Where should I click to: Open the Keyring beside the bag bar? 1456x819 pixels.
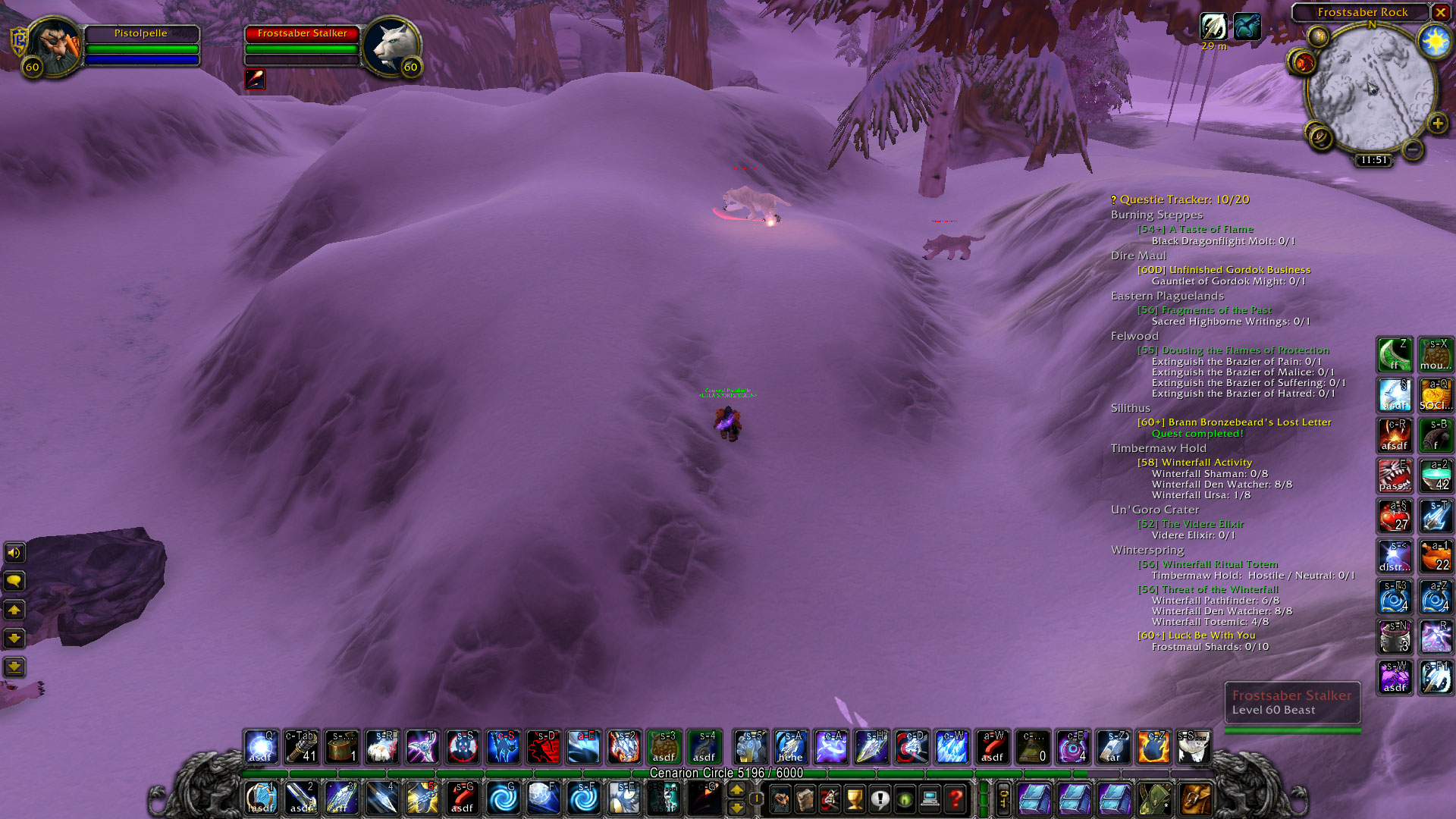pyautogui.click(x=1004, y=800)
